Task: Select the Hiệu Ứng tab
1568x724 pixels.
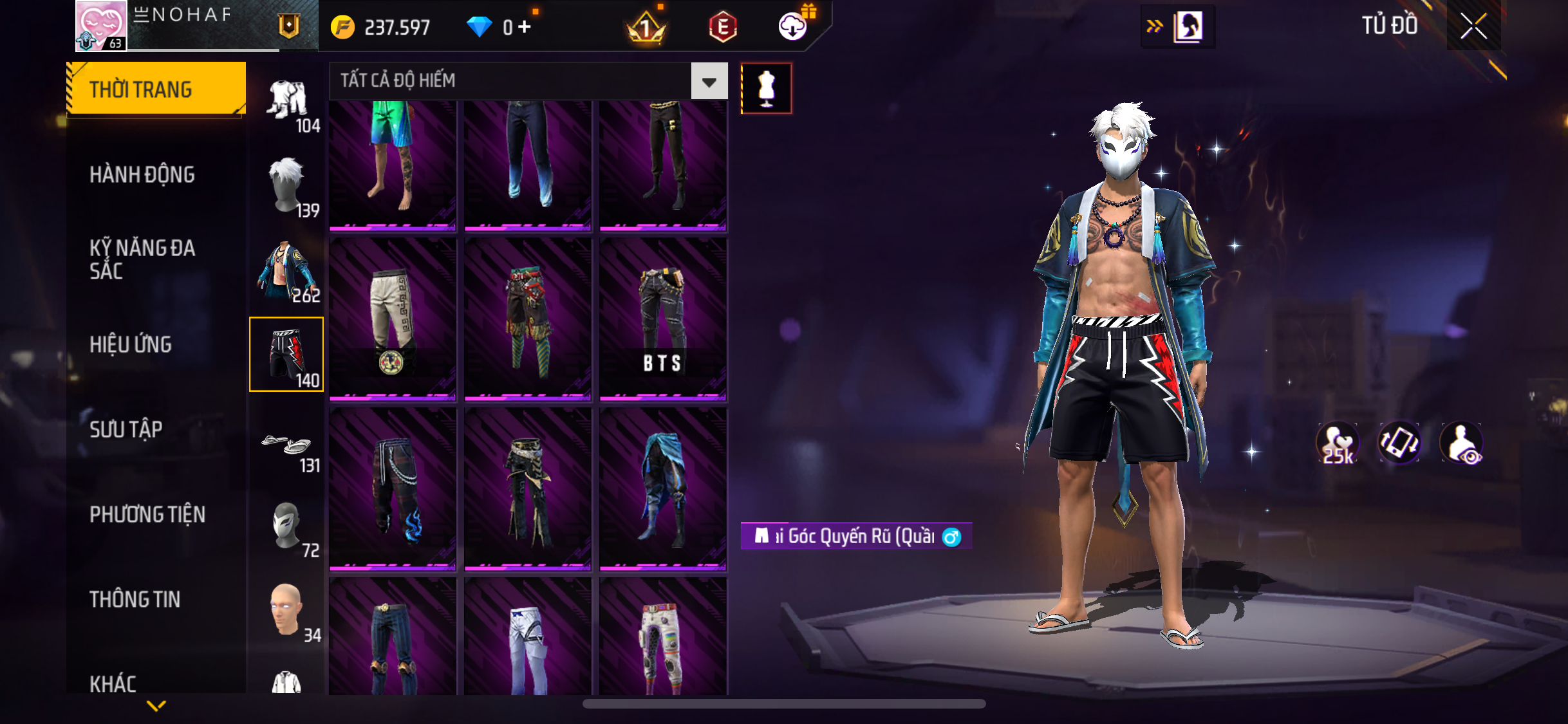Action: coord(131,344)
